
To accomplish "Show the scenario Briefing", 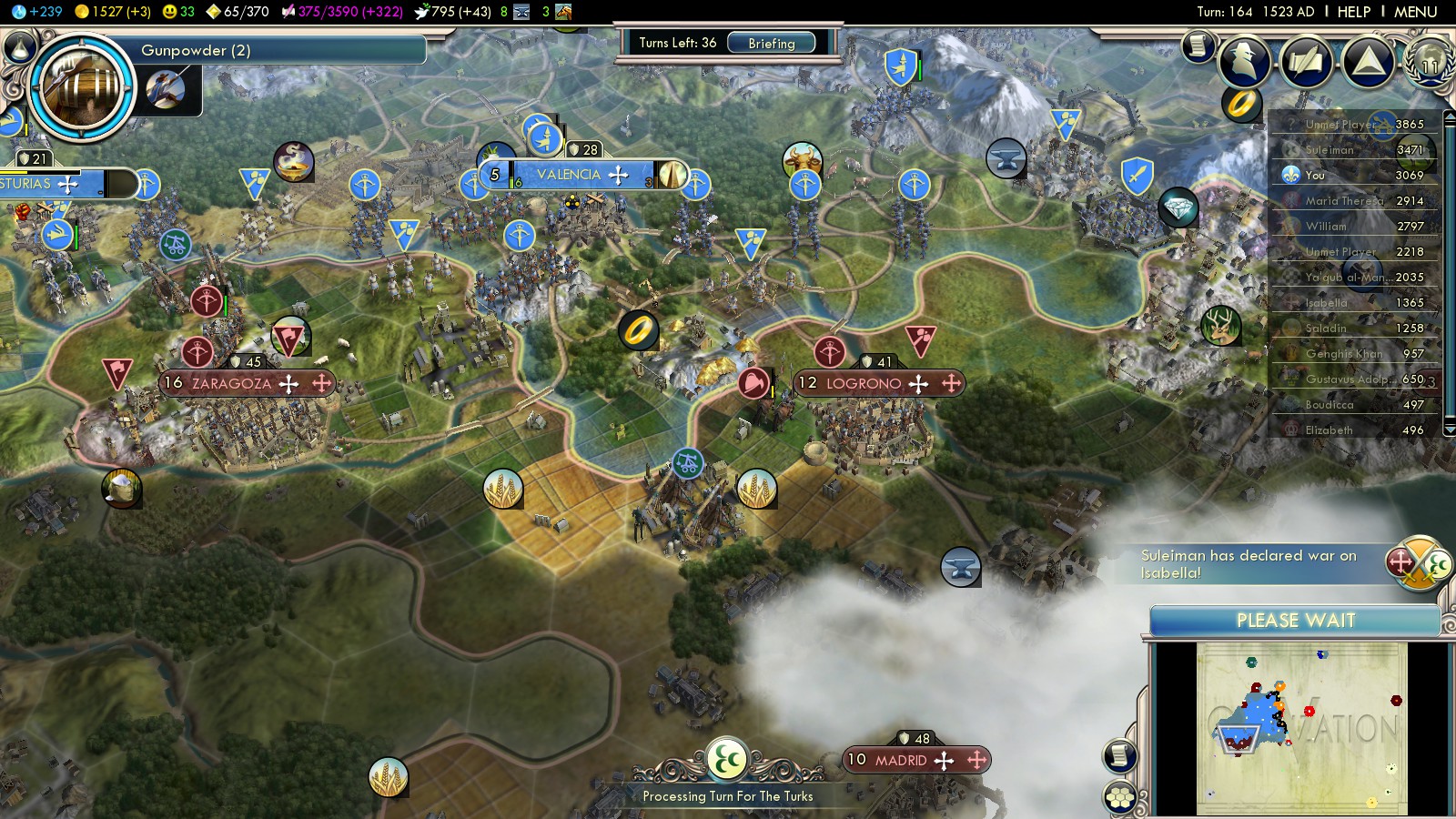I will tap(771, 43).
